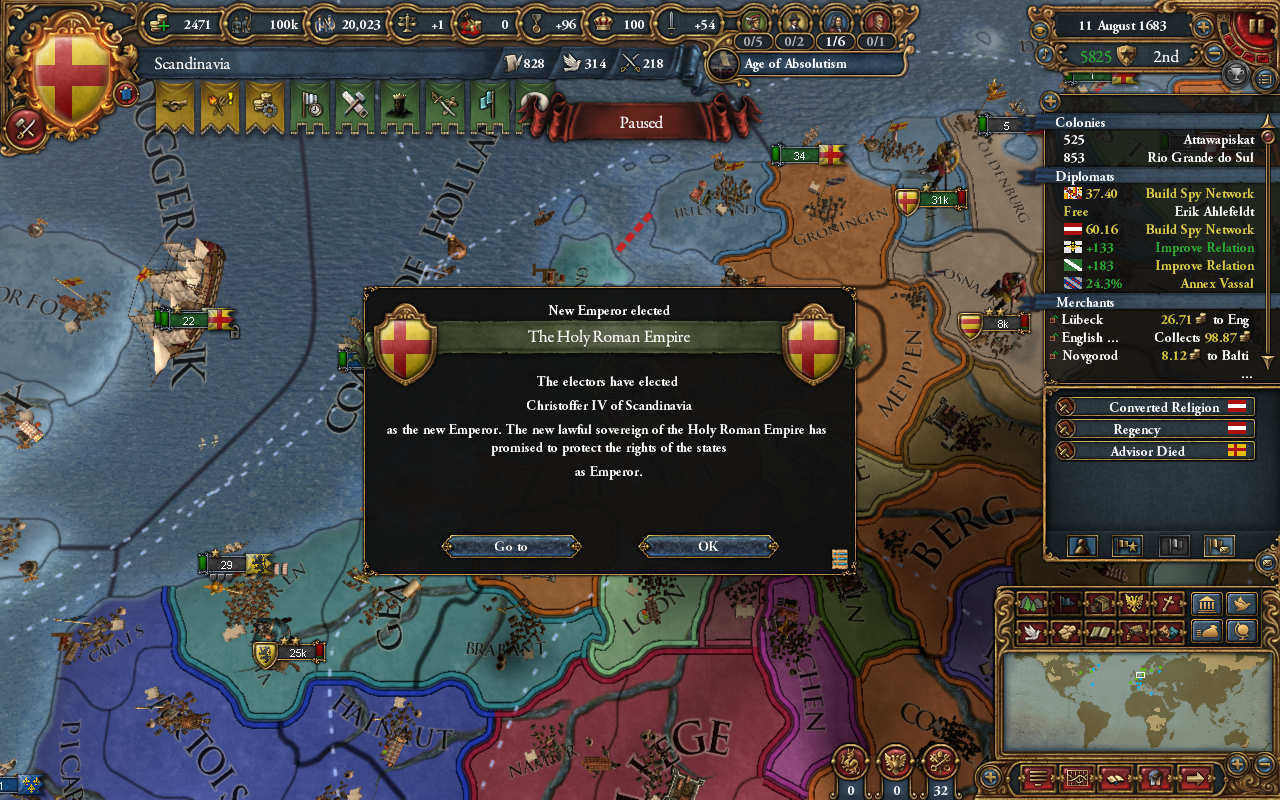This screenshot has height=800, width=1280.
Task: Click the globe search icon
Action: 1243,631
